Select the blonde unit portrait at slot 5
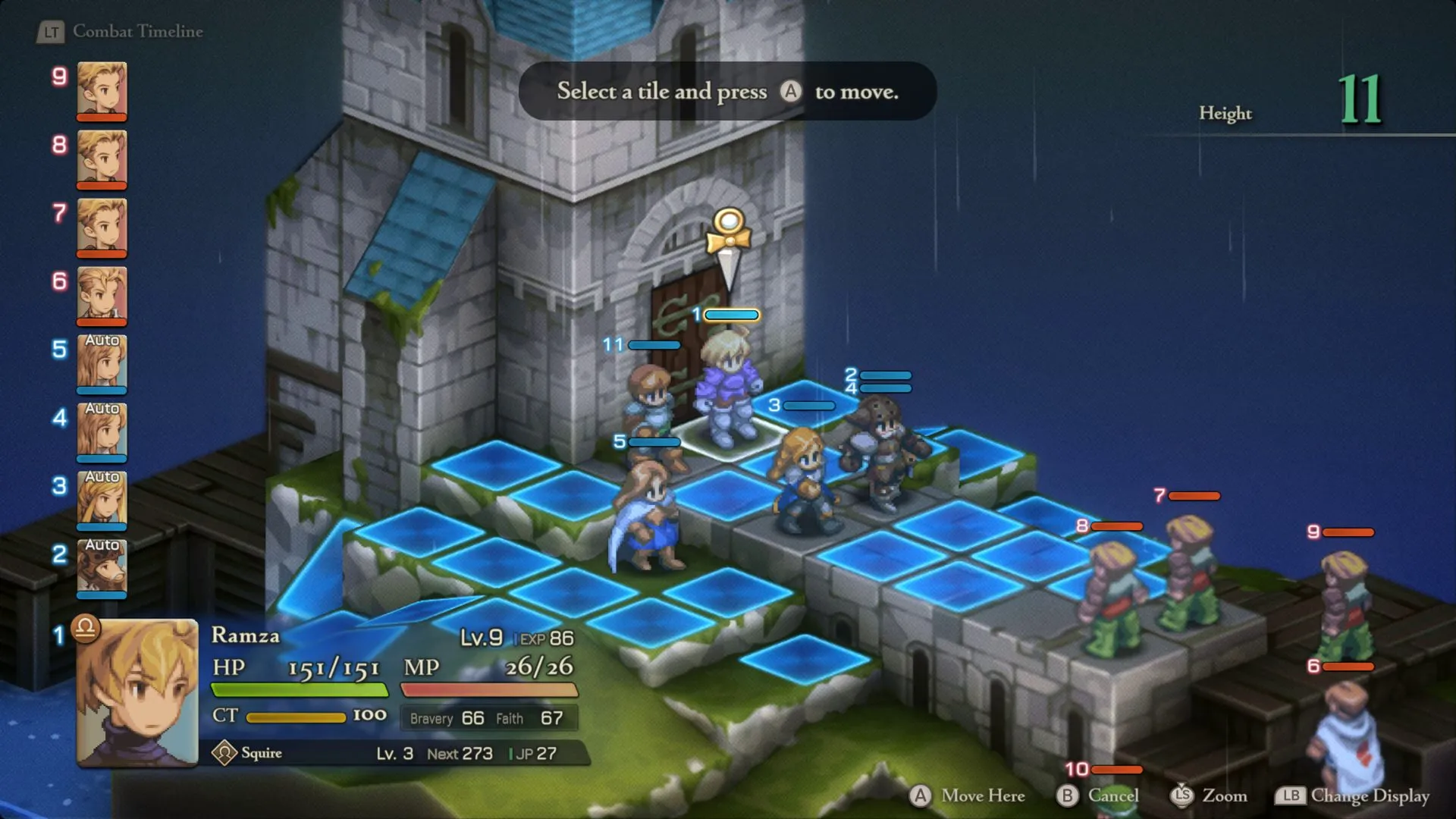 pos(101,366)
